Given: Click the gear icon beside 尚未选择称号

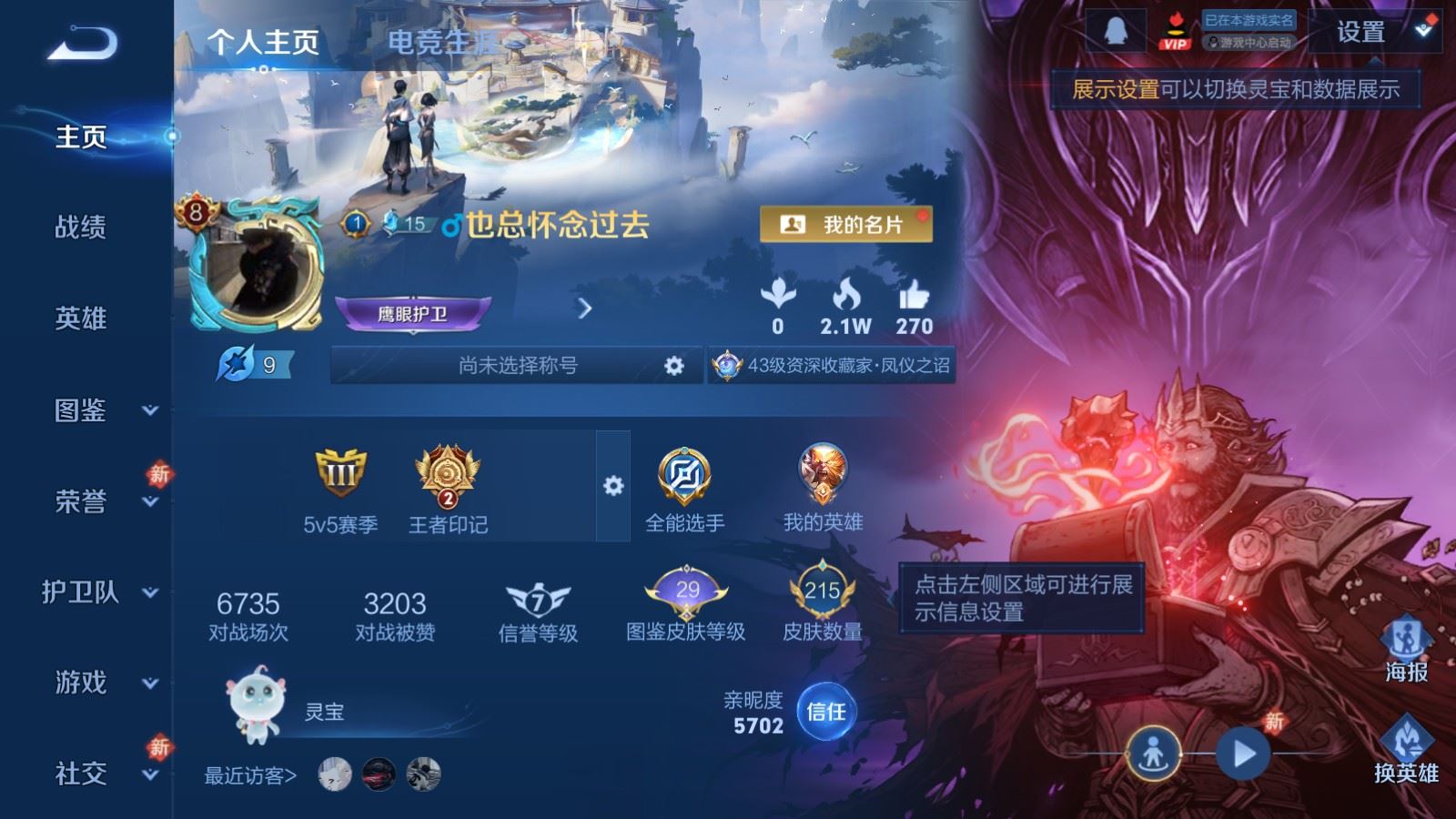Looking at the screenshot, I should tap(673, 366).
